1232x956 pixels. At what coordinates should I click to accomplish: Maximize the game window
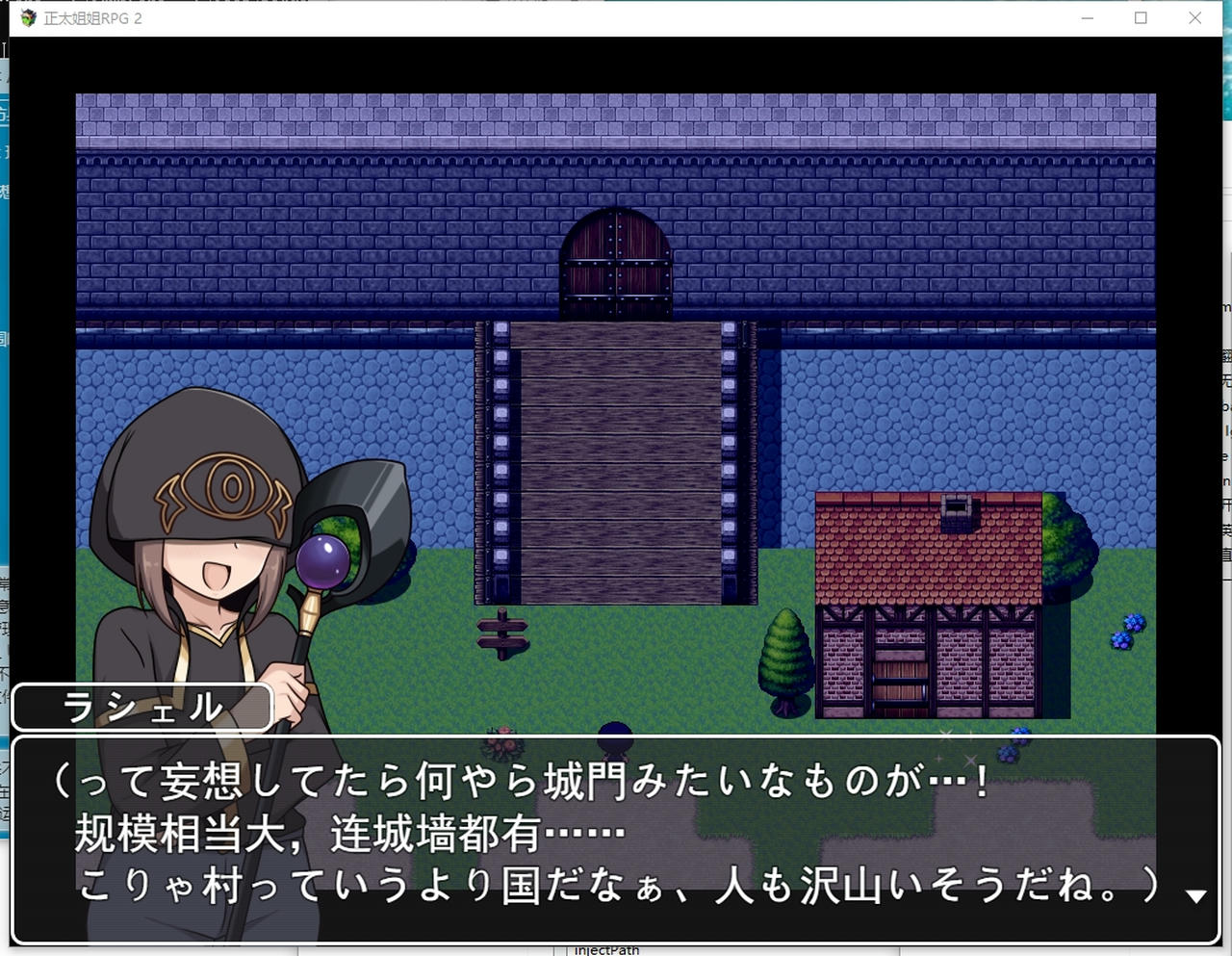tap(1141, 17)
